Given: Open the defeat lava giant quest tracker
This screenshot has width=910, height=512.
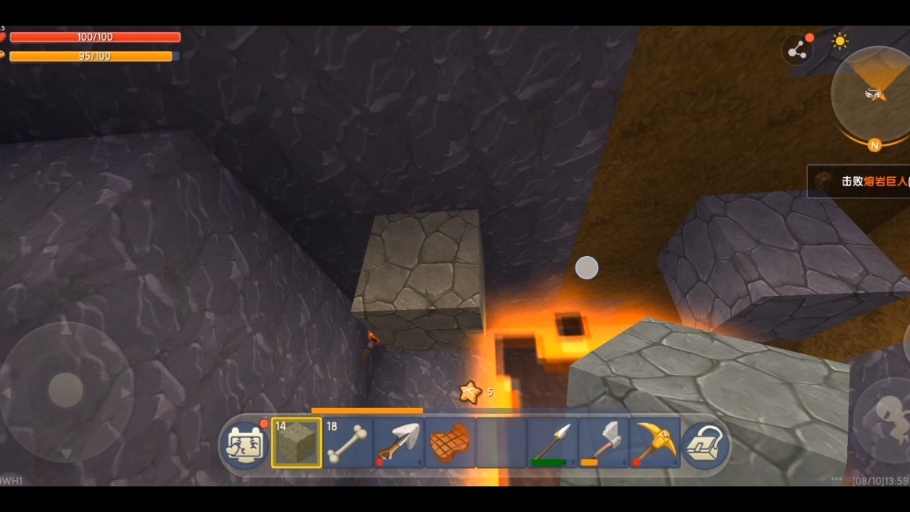Looking at the screenshot, I should point(860,181).
